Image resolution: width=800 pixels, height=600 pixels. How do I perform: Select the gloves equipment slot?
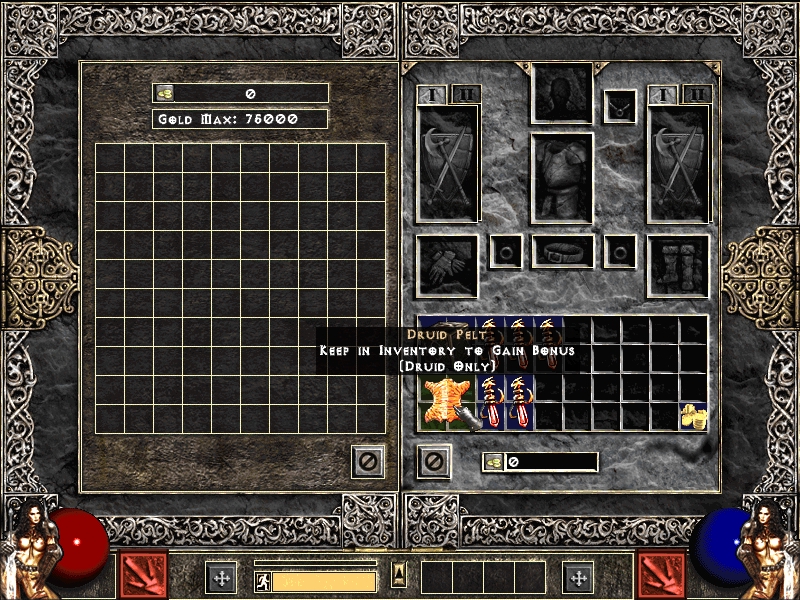(x=447, y=265)
